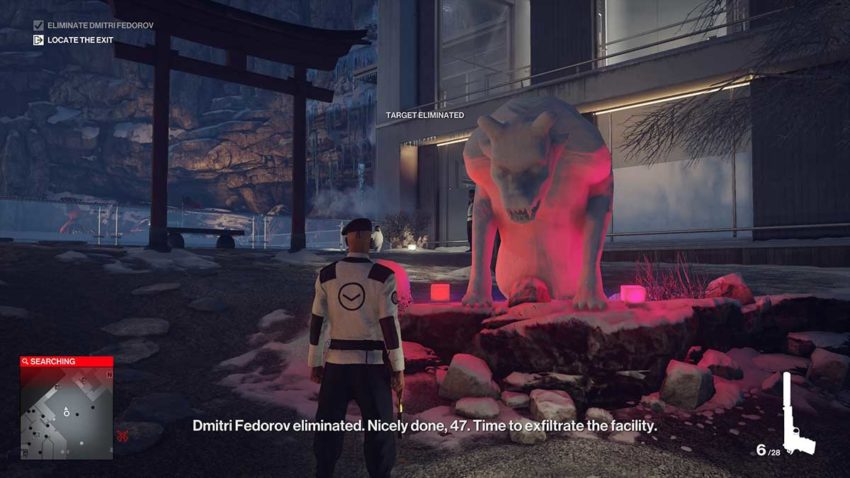The height and width of the screenshot is (478, 850).
Task: Click the minimap
Action: click(66, 411)
